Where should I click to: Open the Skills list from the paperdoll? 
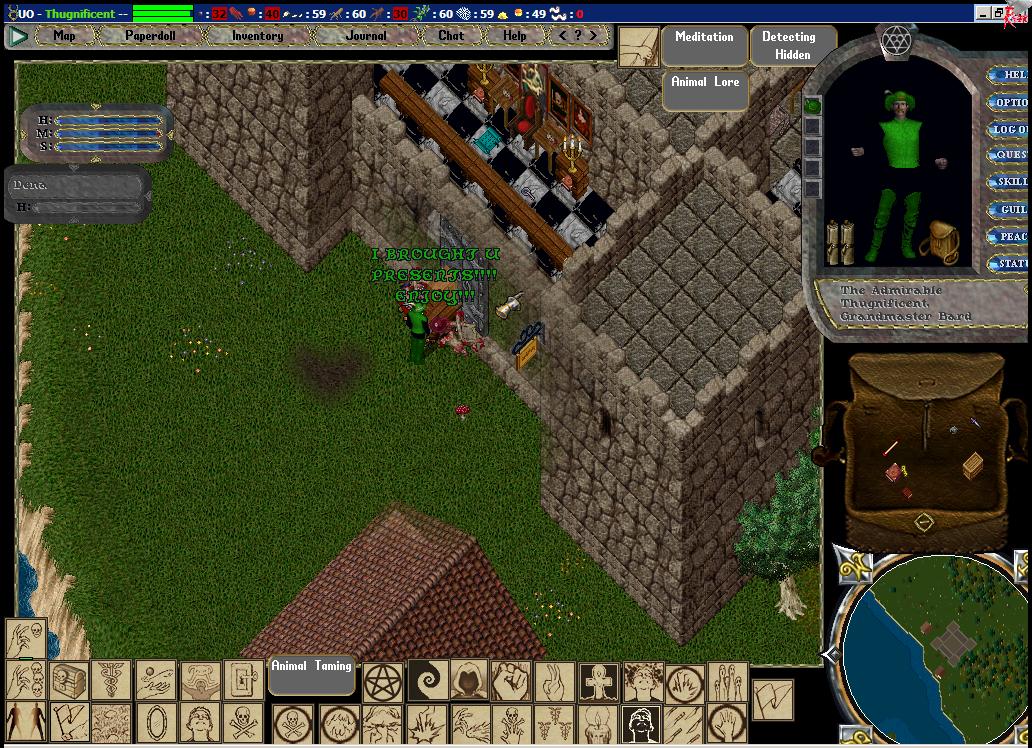pyautogui.click(x=1009, y=183)
